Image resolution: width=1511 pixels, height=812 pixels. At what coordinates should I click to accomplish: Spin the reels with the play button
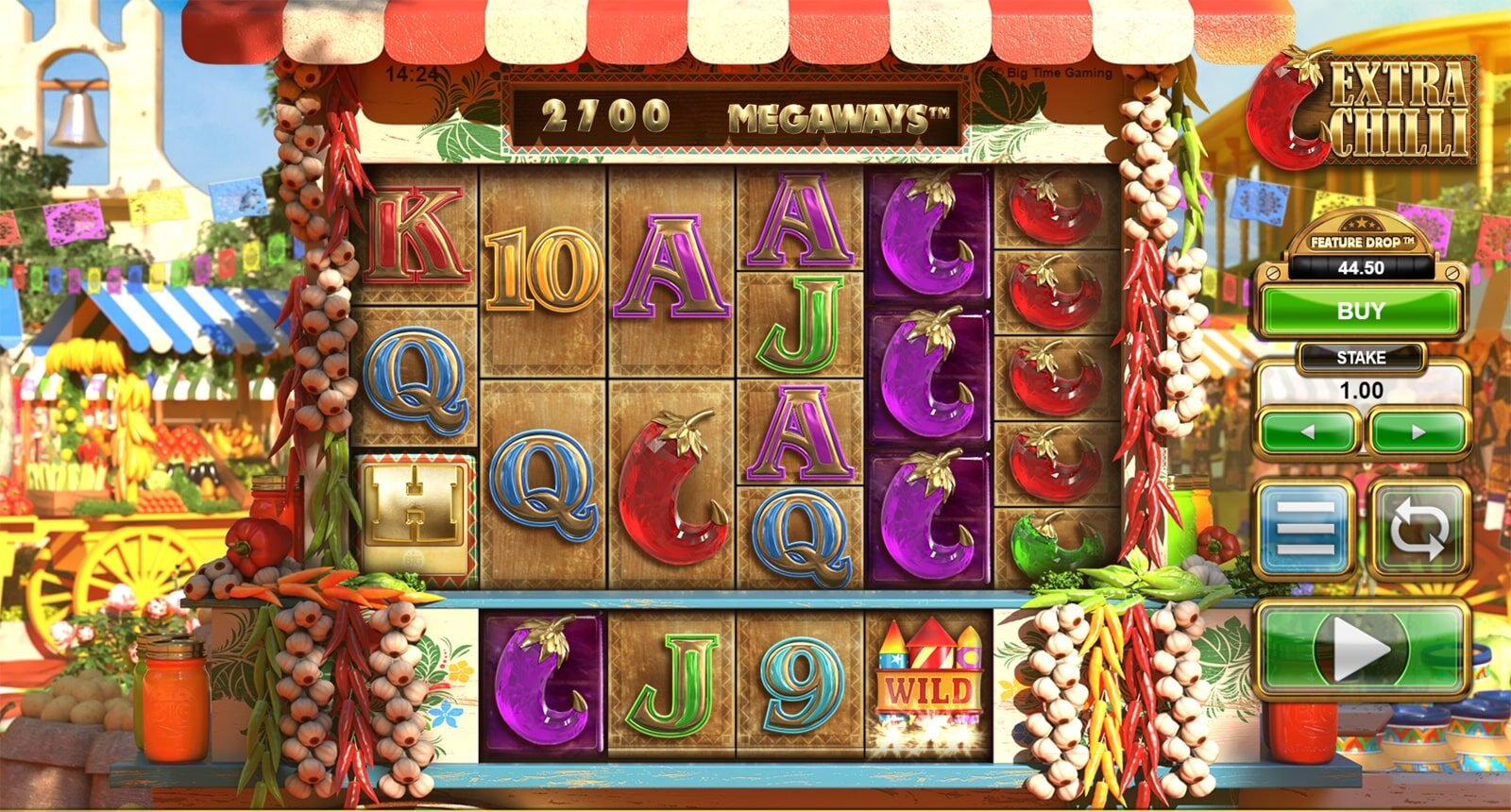(x=1361, y=650)
